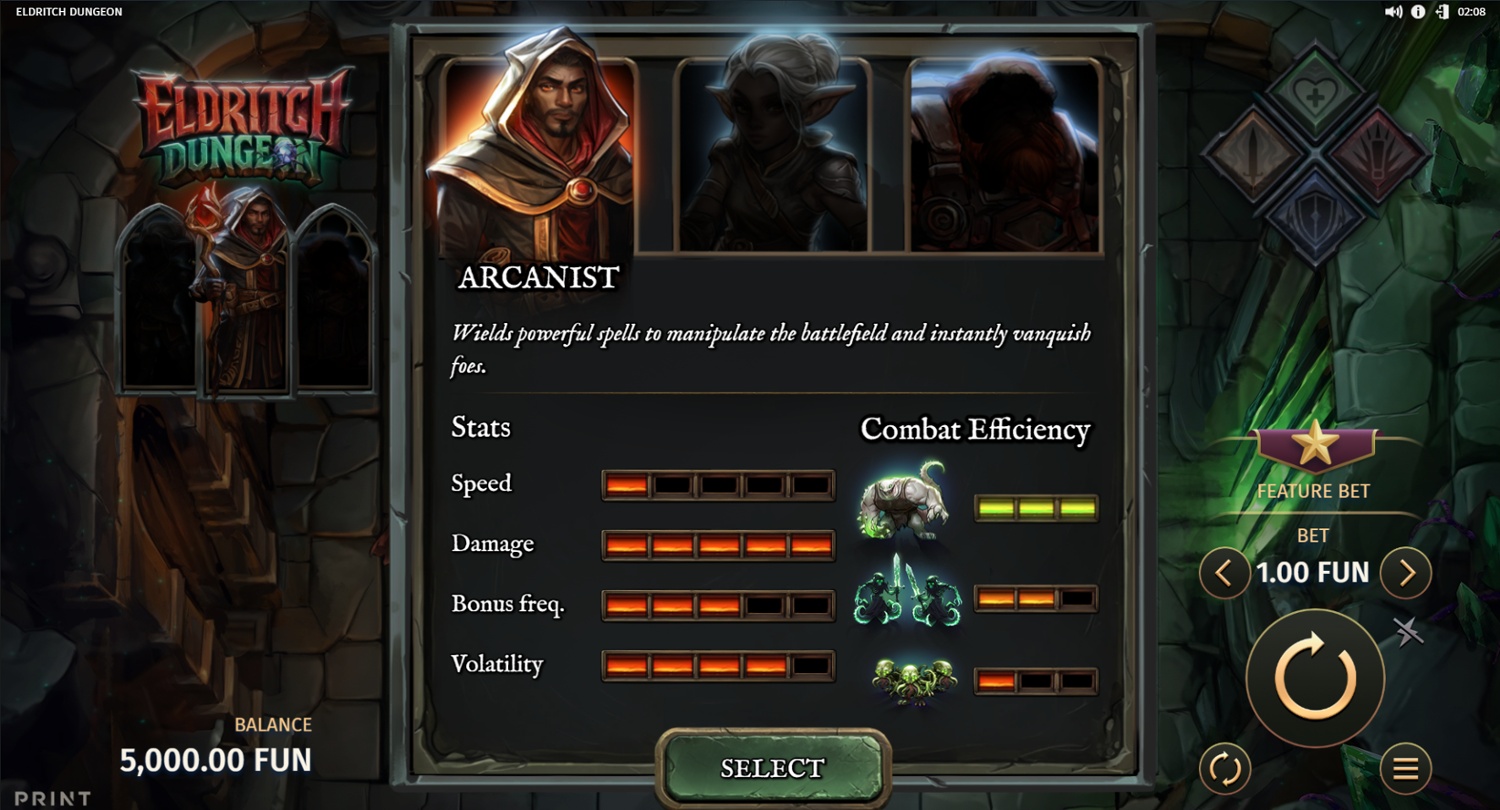The height and width of the screenshot is (810, 1500).
Task: Open the Feature Bet star button
Action: [1314, 449]
